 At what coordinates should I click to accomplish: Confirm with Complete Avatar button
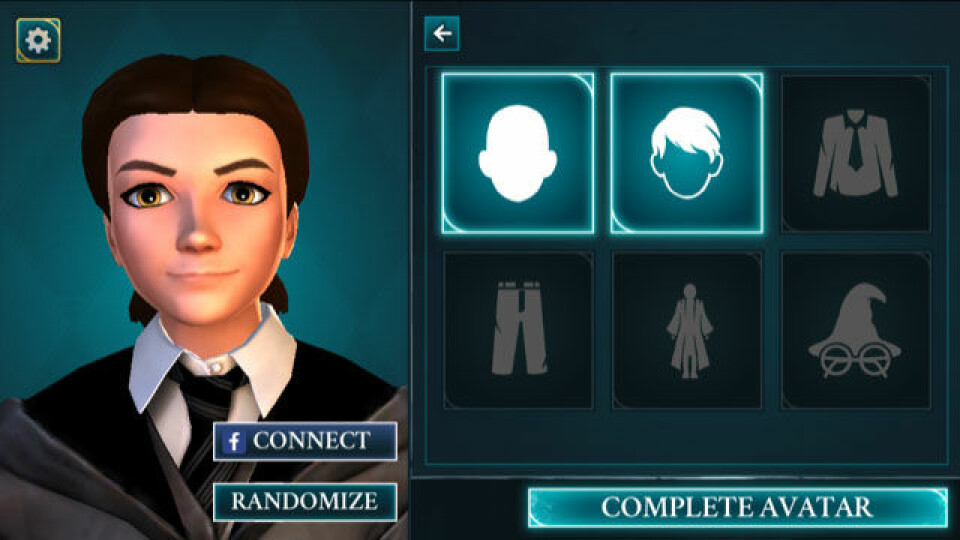tap(737, 507)
